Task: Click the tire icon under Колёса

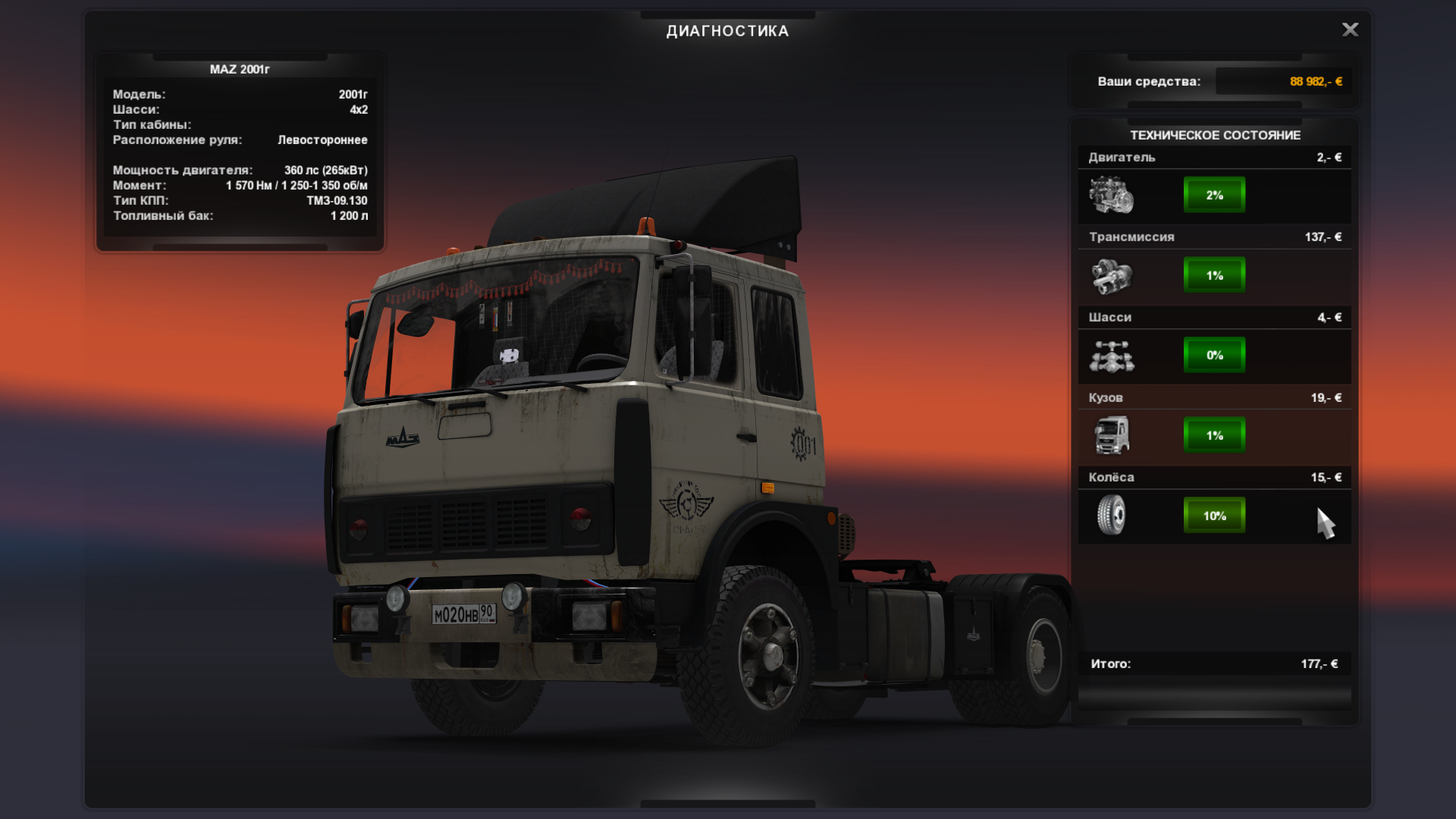Action: pyautogui.click(x=1111, y=515)
